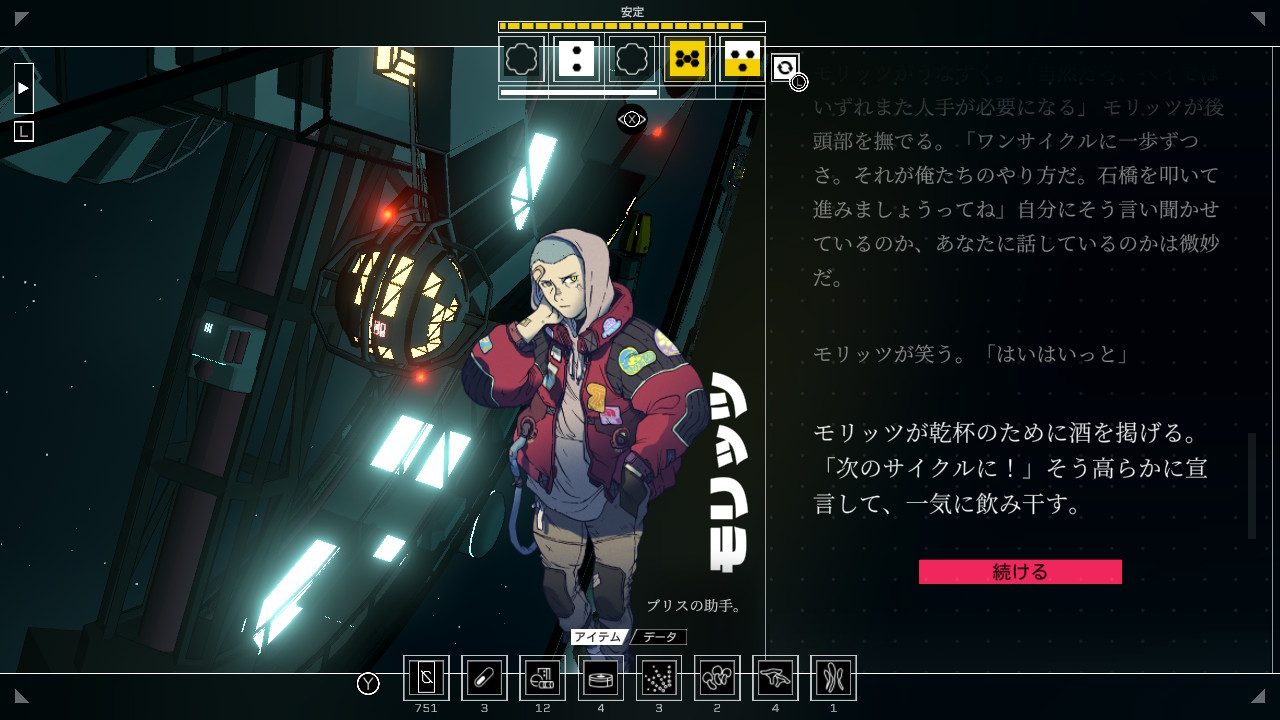
Task: Select the yellow die showing three pips
Action: point(741,59)
